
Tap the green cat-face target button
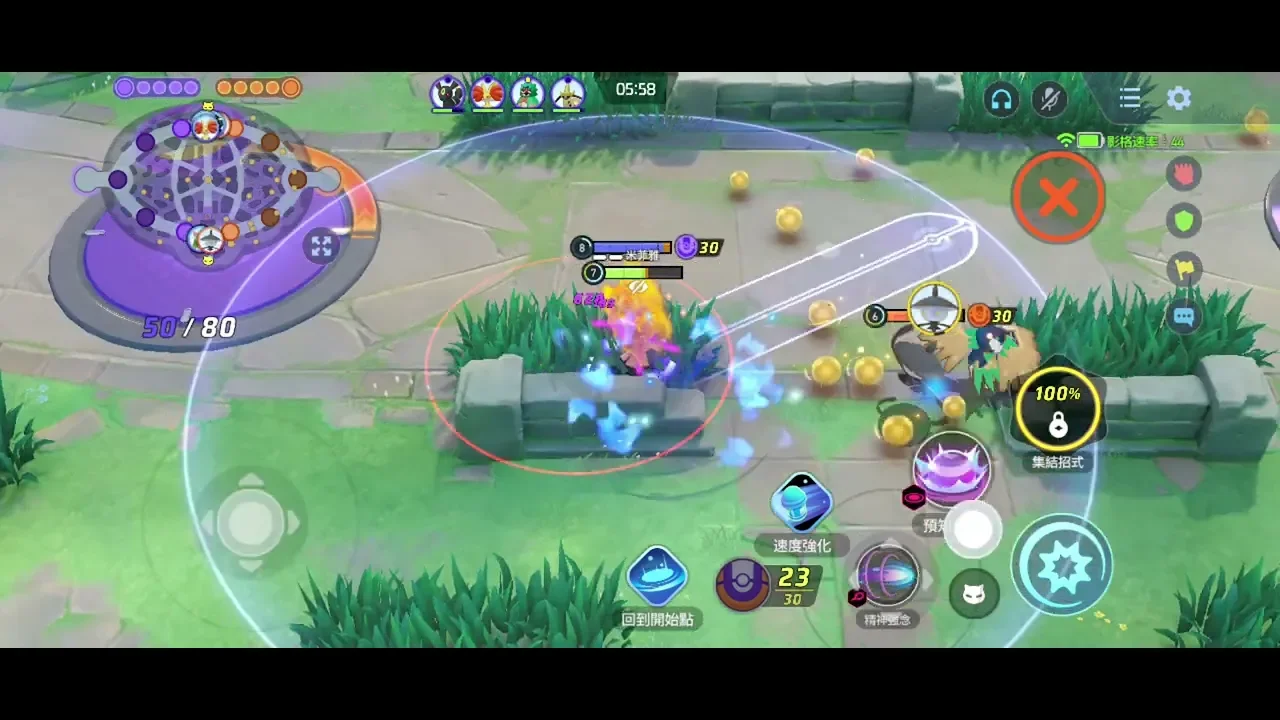pyautogui.click(x=973, y=595)
